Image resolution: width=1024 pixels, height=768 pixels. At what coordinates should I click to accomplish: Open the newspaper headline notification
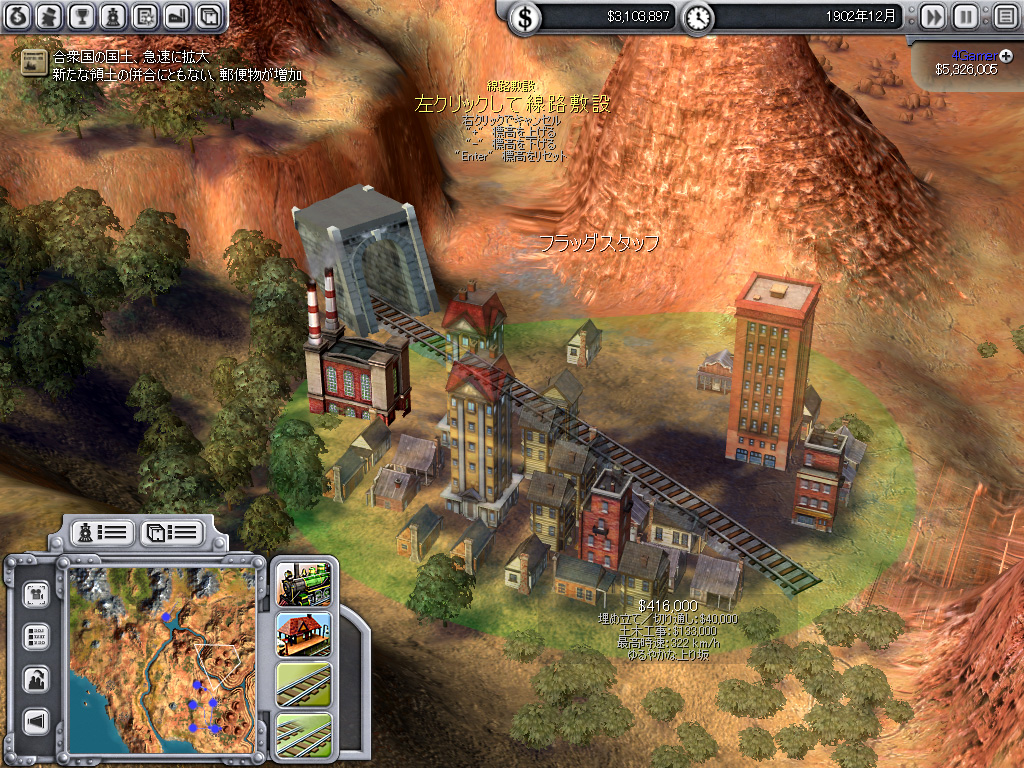(35, 62)
